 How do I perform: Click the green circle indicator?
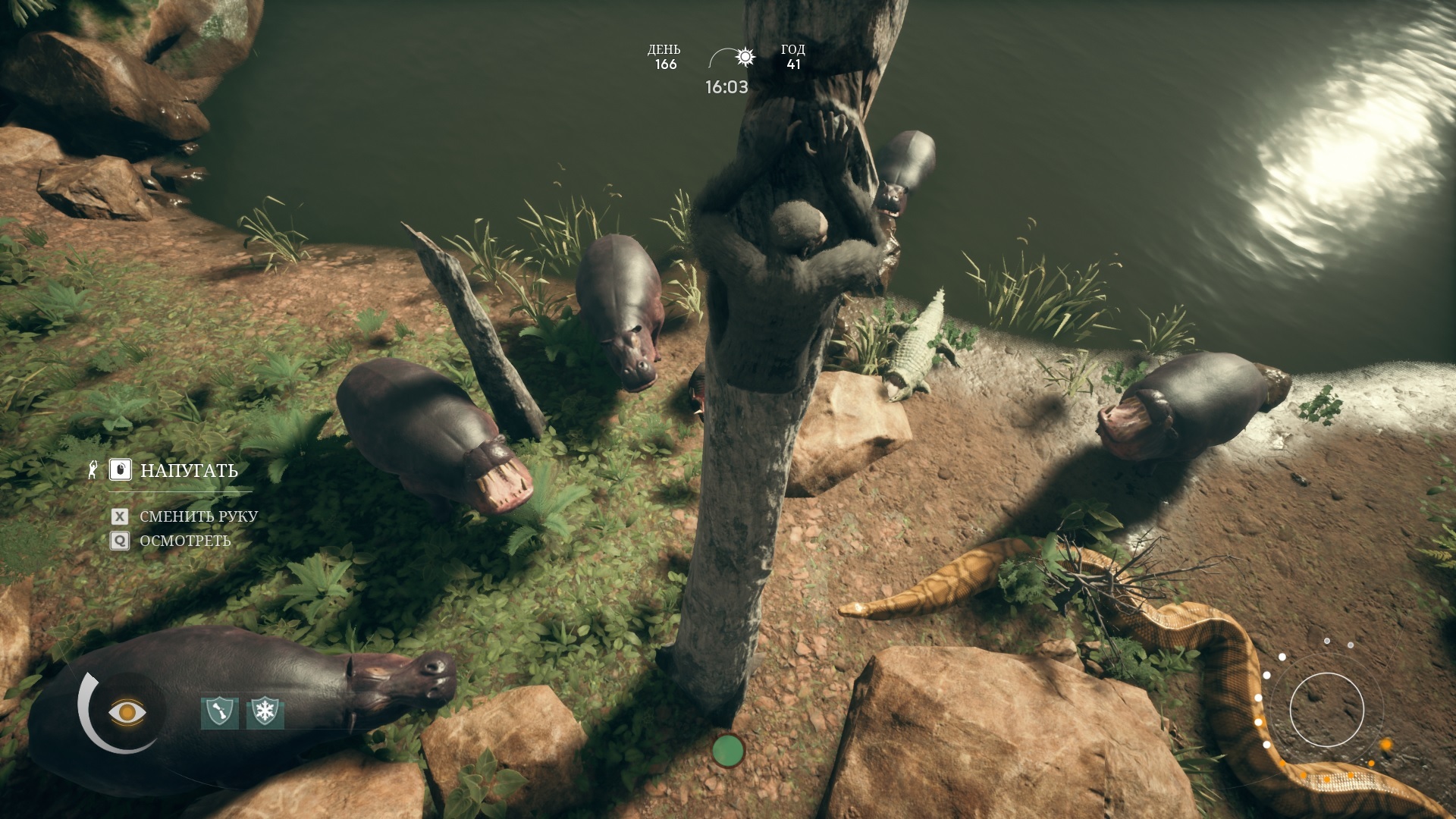tap(728, 750)
